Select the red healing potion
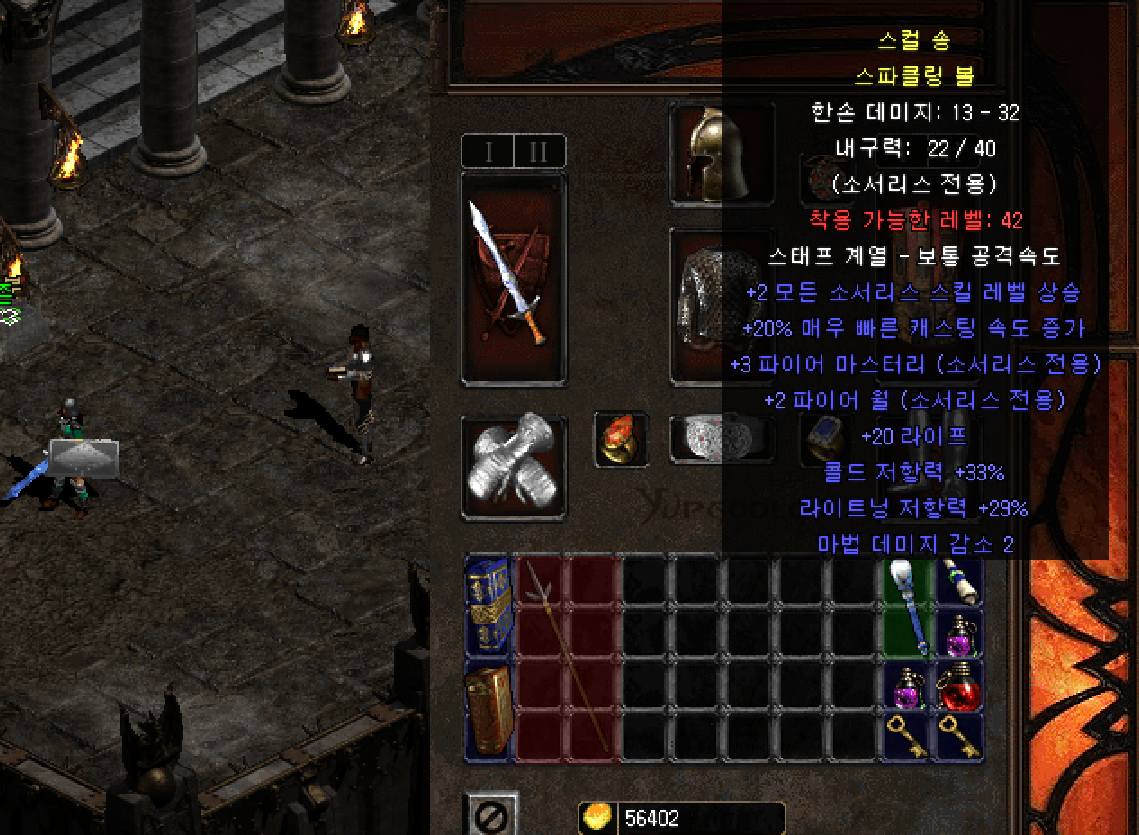Screen dimensions: 1139x835 pyautogui.click(x=958, y=685)
